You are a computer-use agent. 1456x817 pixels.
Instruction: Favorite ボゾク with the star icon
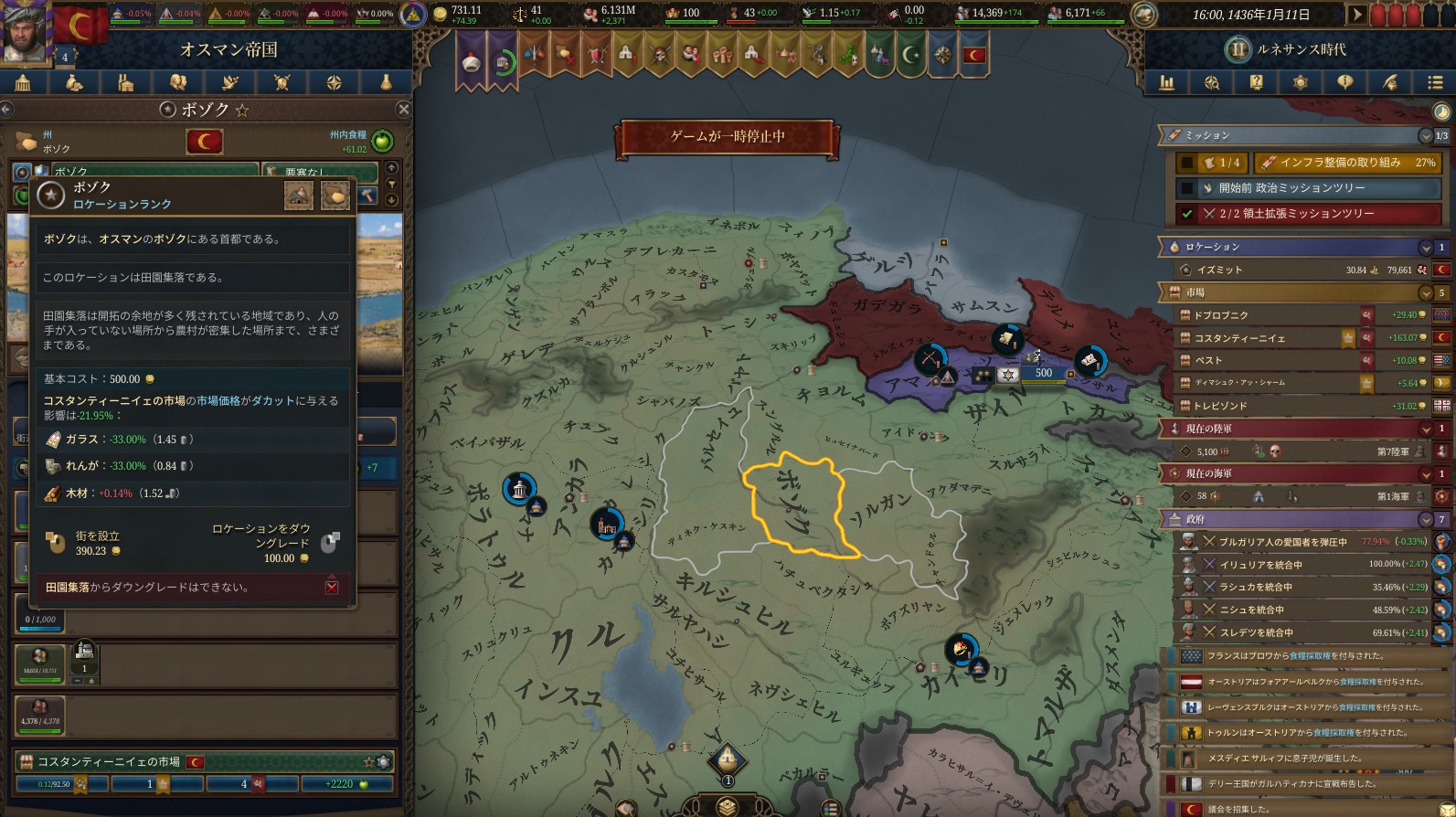coord(242,110)
